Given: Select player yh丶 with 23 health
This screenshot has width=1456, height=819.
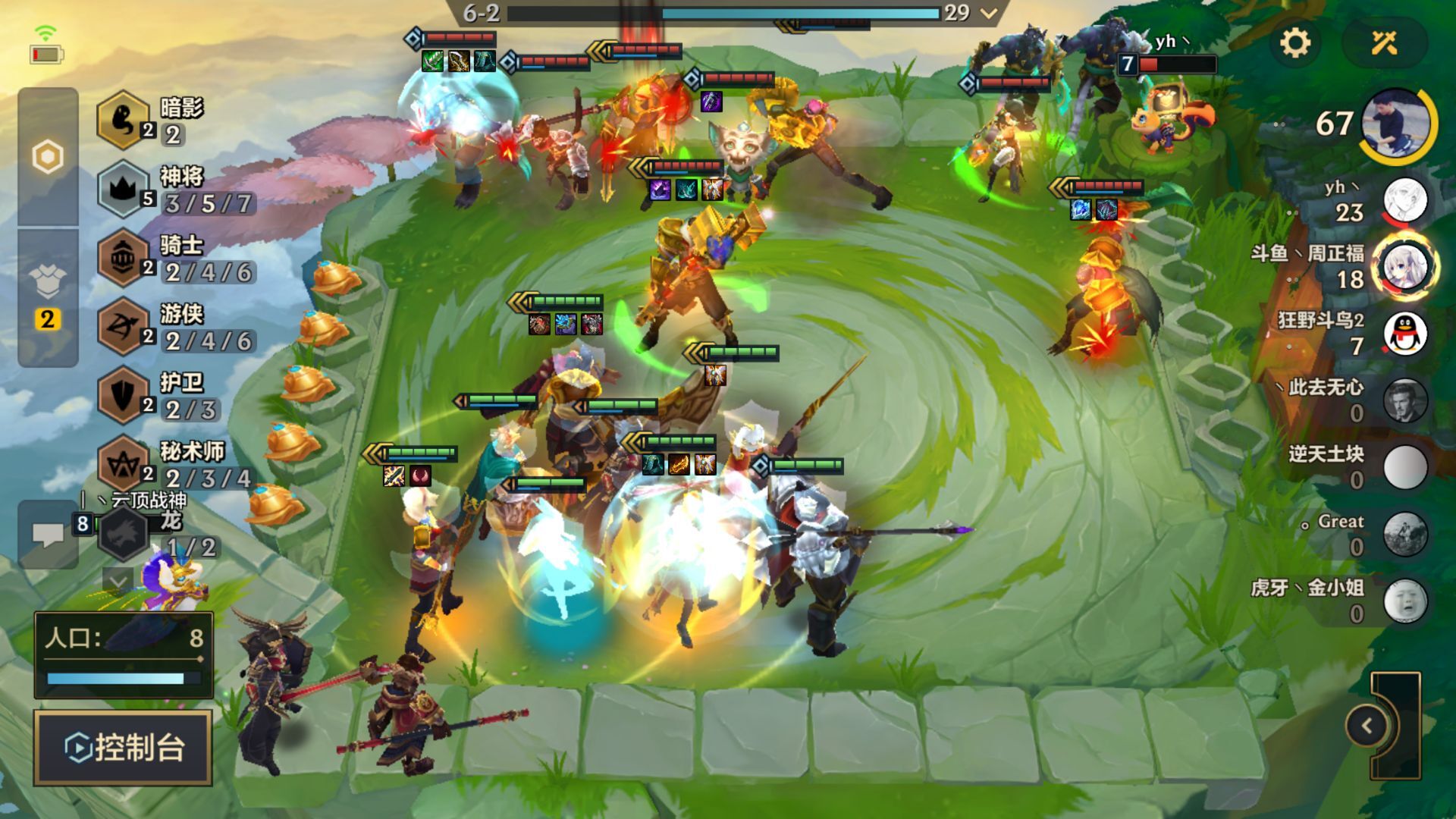Looking at the screenshot, I should coord(1405,200).
